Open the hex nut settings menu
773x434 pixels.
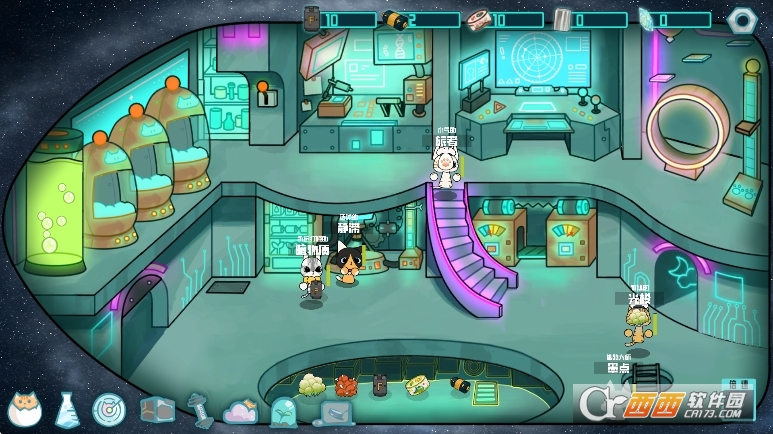pyautogui.click(x=740, y=19)
